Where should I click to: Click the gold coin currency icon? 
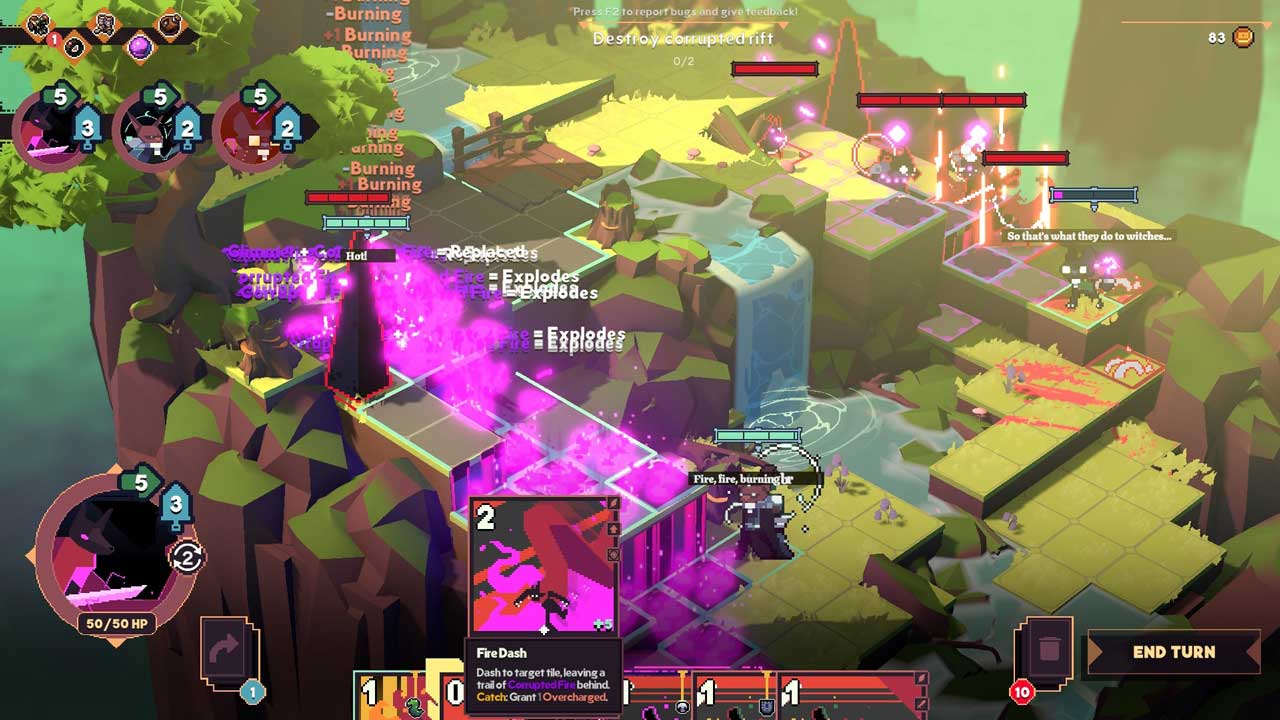1243,38
